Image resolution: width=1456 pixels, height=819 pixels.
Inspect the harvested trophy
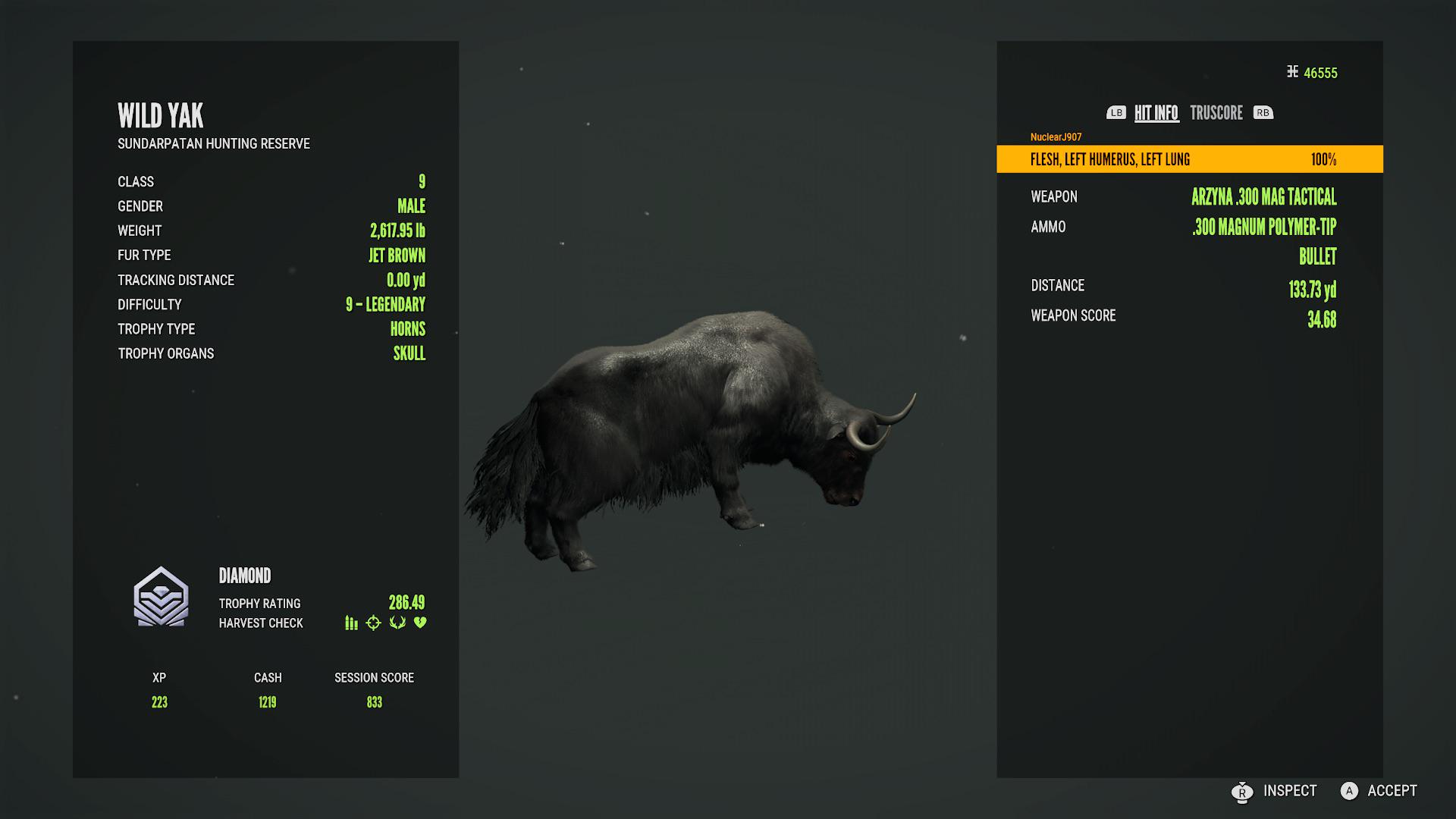point(1276,791)
